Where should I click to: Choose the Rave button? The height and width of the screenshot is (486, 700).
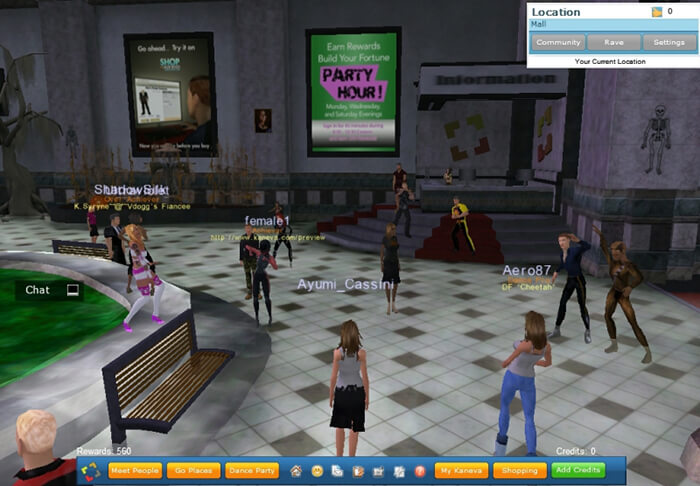[613, 43]
